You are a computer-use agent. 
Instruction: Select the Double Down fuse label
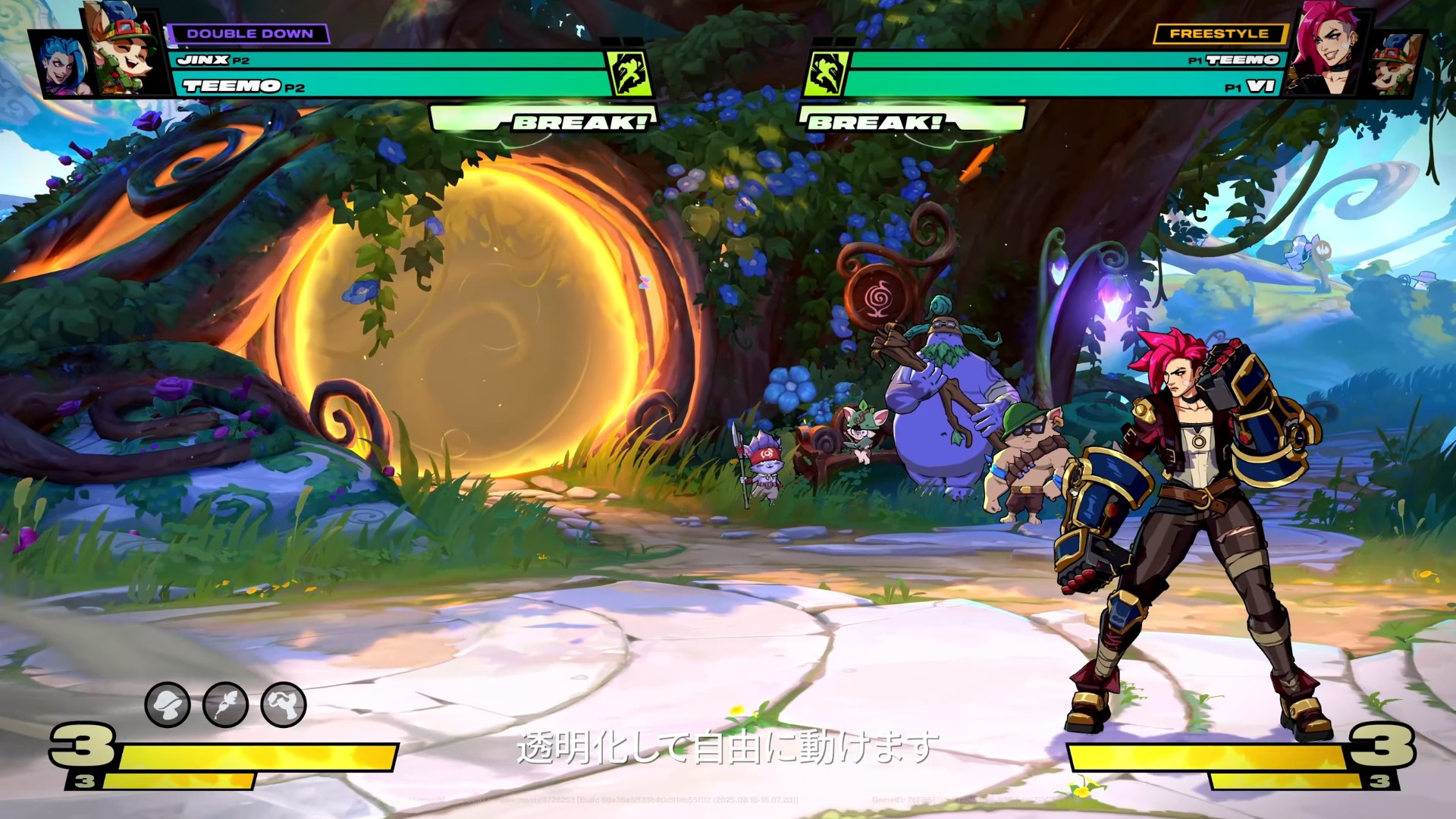pyautogui.click(x=249, y=34)
